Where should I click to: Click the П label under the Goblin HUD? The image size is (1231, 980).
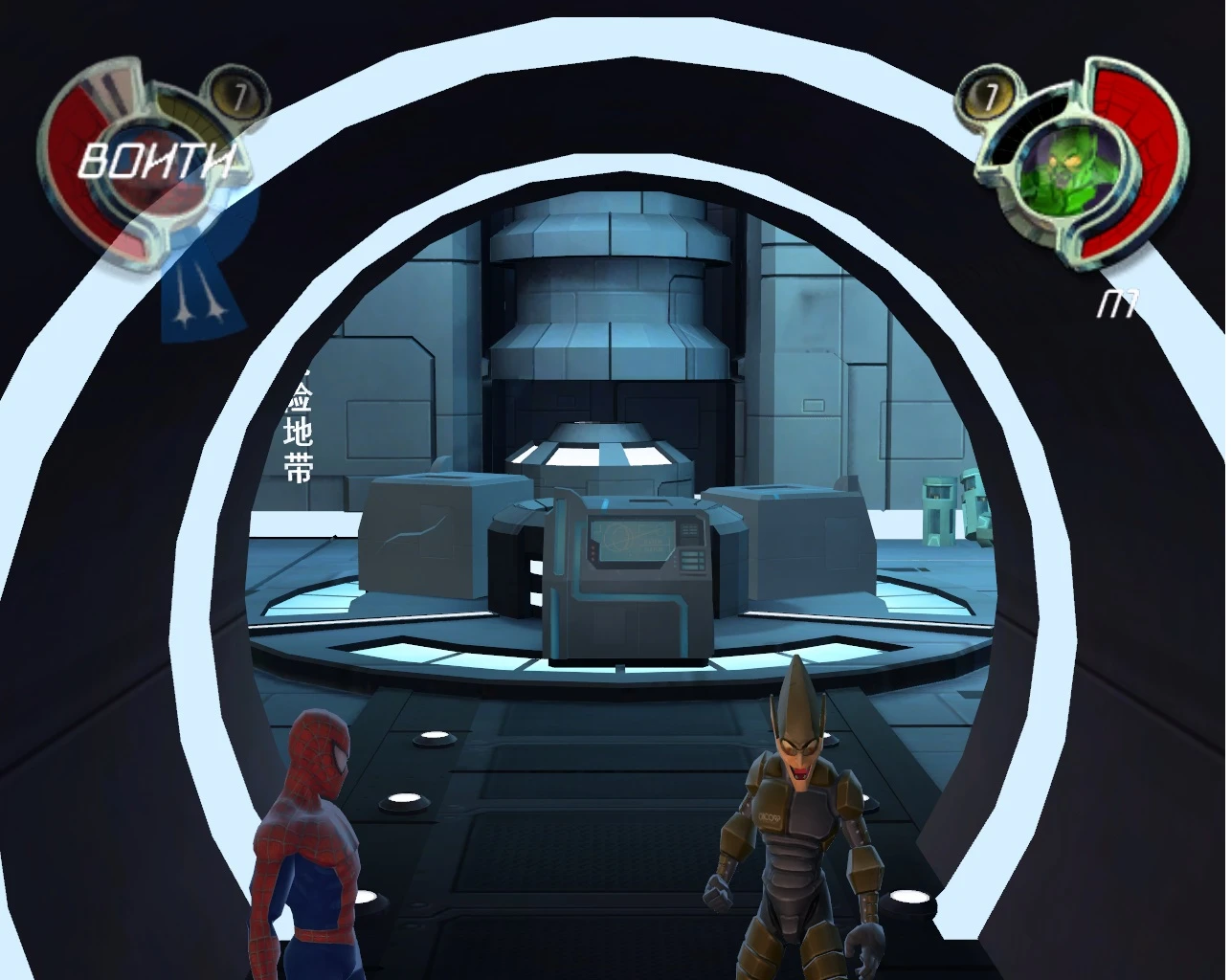pyautogui.click(x=1116, y=304)
